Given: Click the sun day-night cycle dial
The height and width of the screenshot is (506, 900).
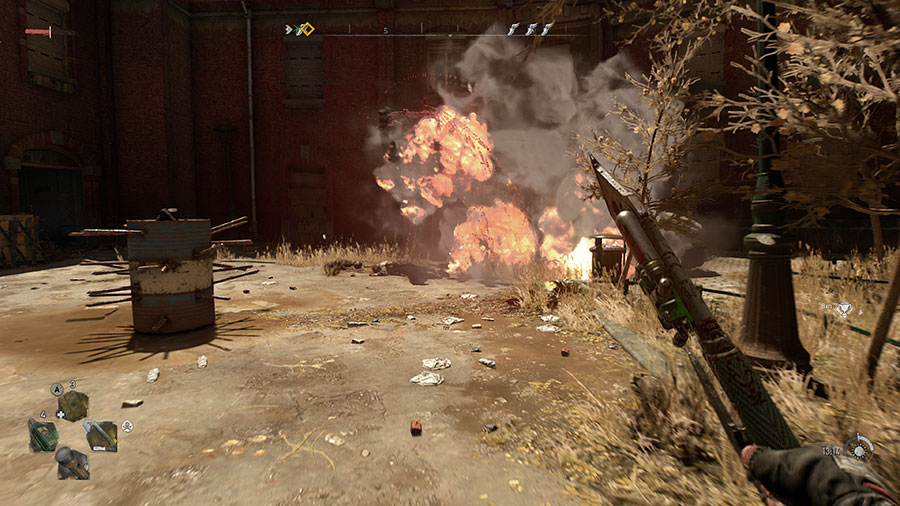Looking at the screenshot, I should click(x=858, y=449).
